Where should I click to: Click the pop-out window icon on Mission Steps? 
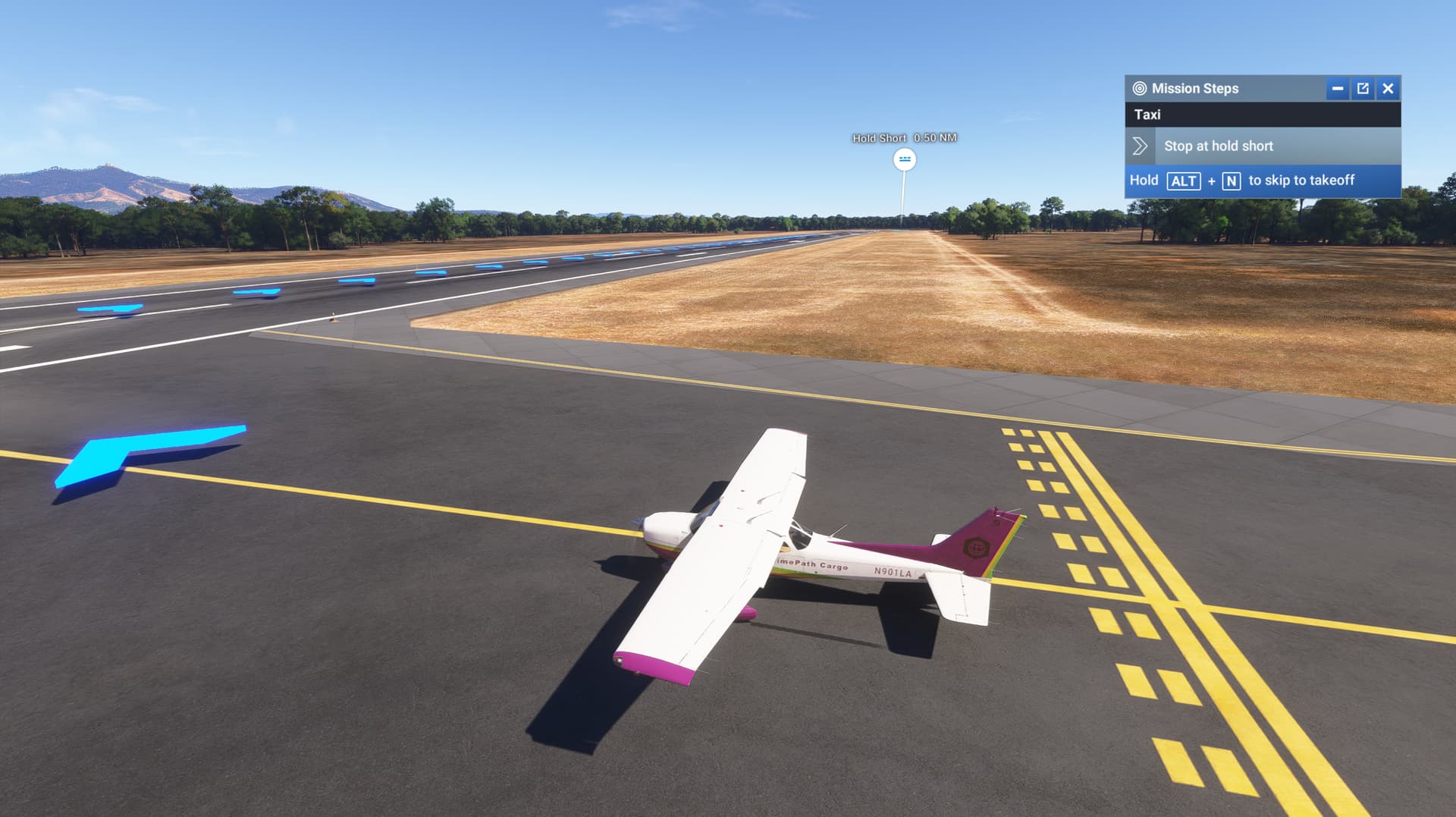1363,88
